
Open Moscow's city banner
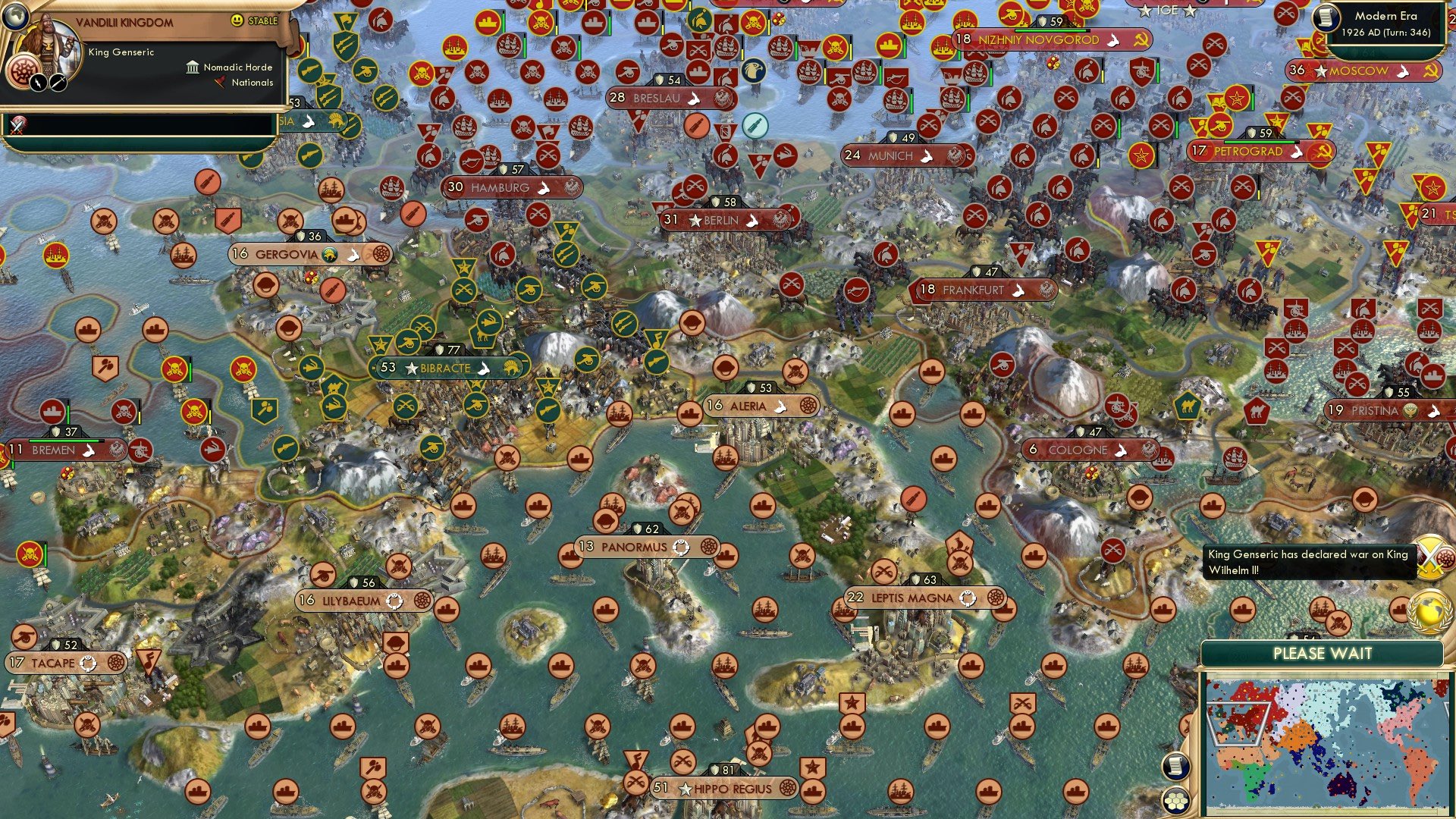click(x=1365, y=71)
